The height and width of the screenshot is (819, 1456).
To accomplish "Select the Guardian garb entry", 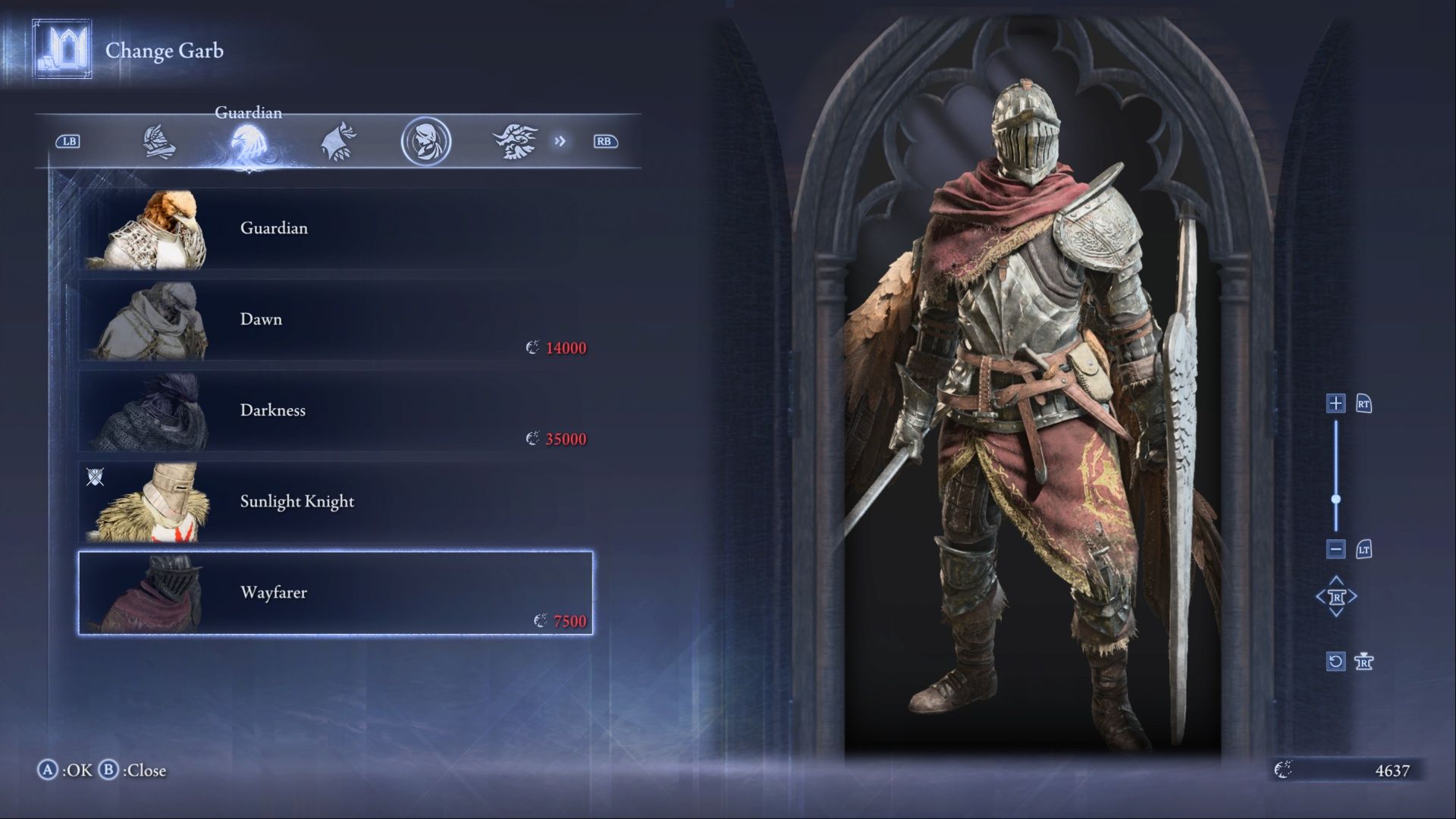I will point(335,228).
